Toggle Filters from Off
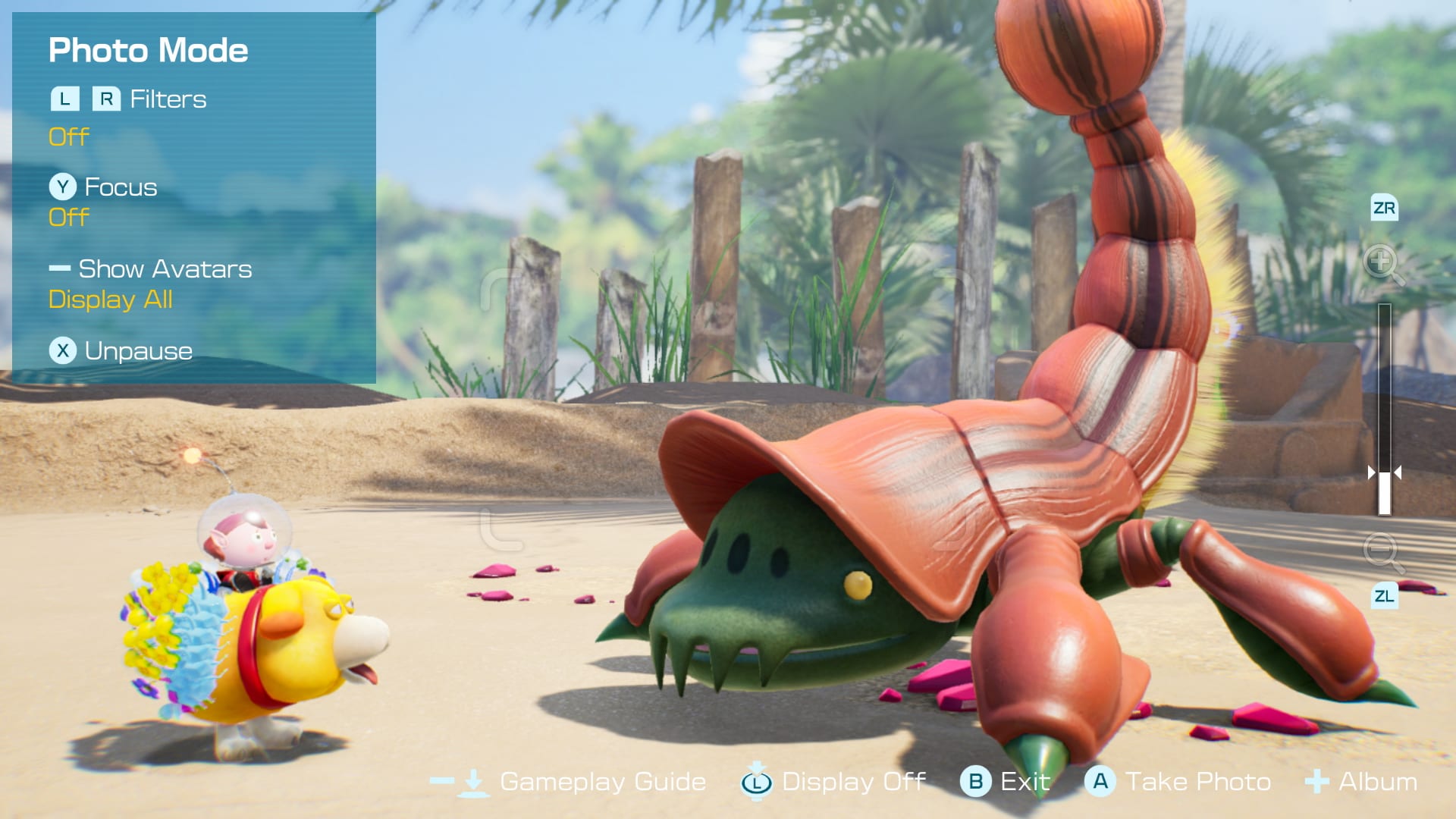This screenshot has width=1456, height=819. (x=67, y=136)
